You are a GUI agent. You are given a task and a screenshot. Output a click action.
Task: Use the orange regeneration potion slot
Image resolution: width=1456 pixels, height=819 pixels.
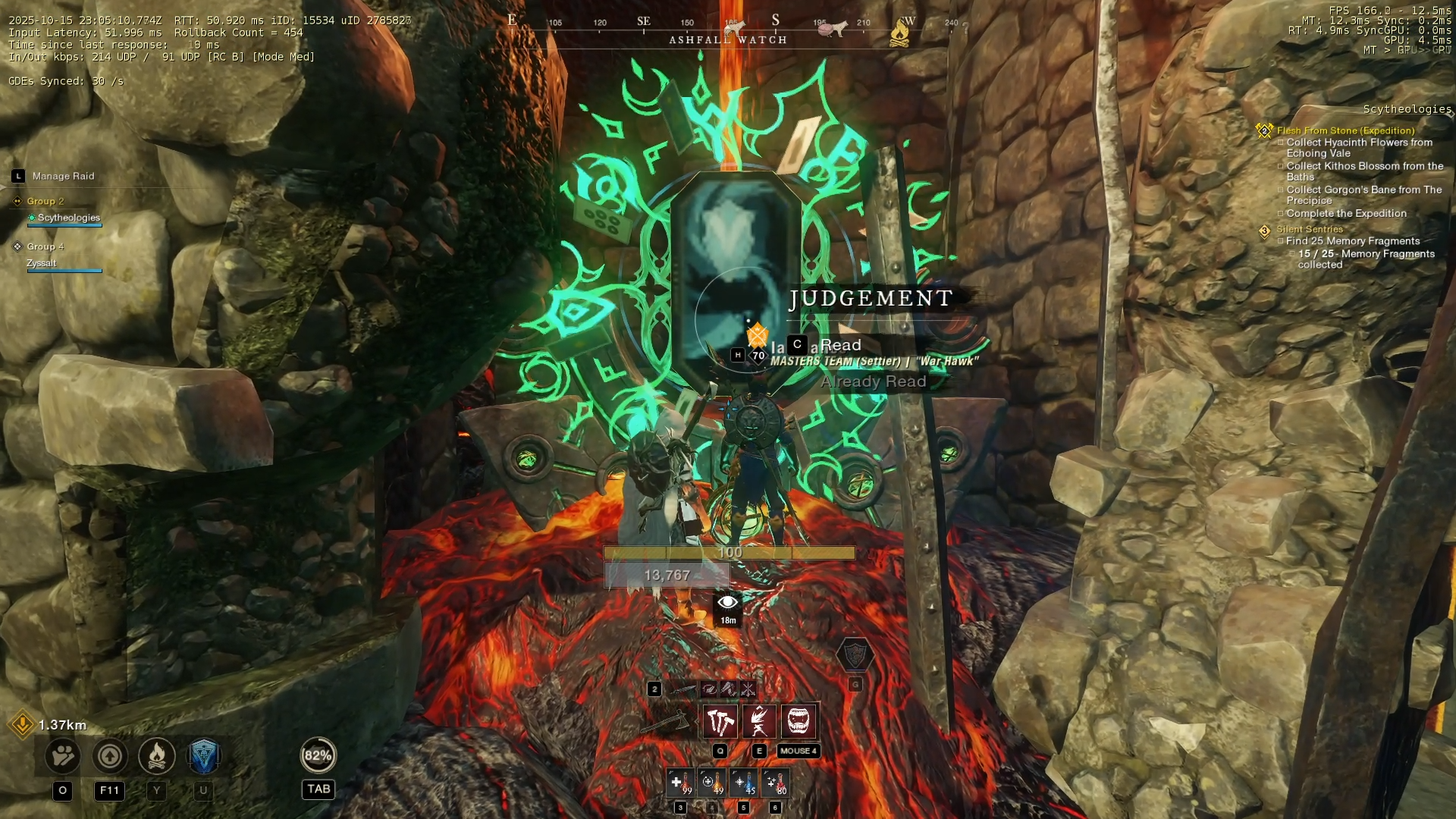coord(711,783)
